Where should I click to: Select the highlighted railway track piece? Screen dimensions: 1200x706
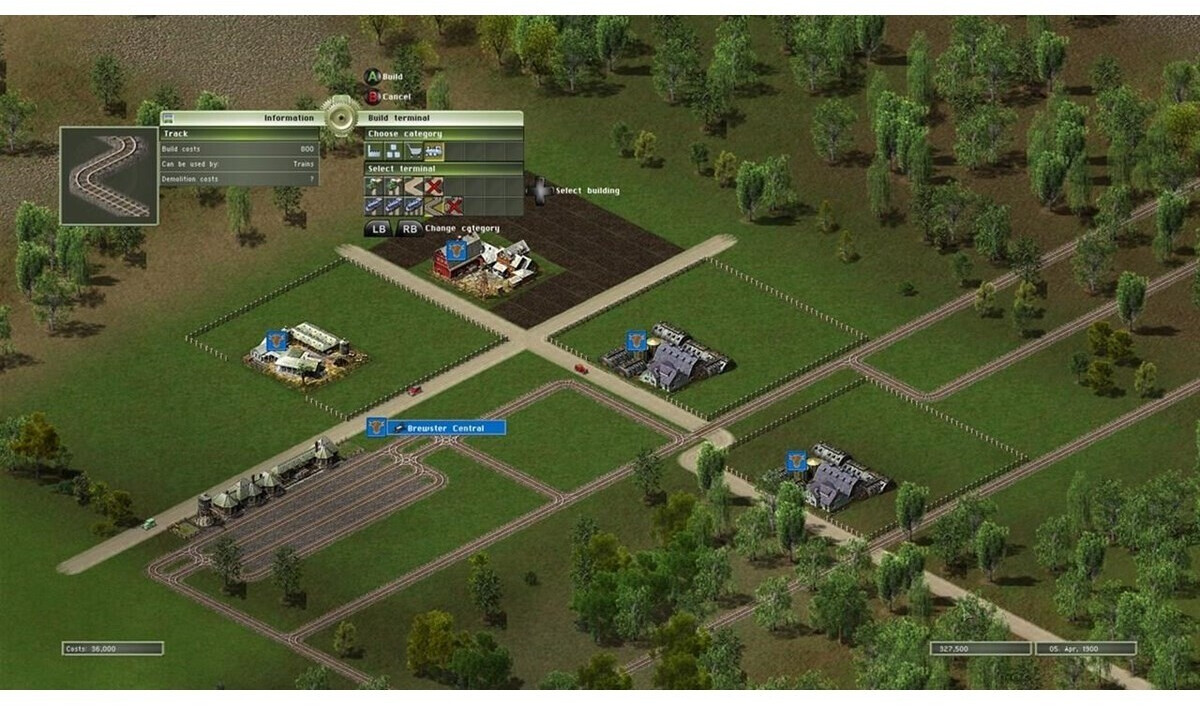point(433,206)
